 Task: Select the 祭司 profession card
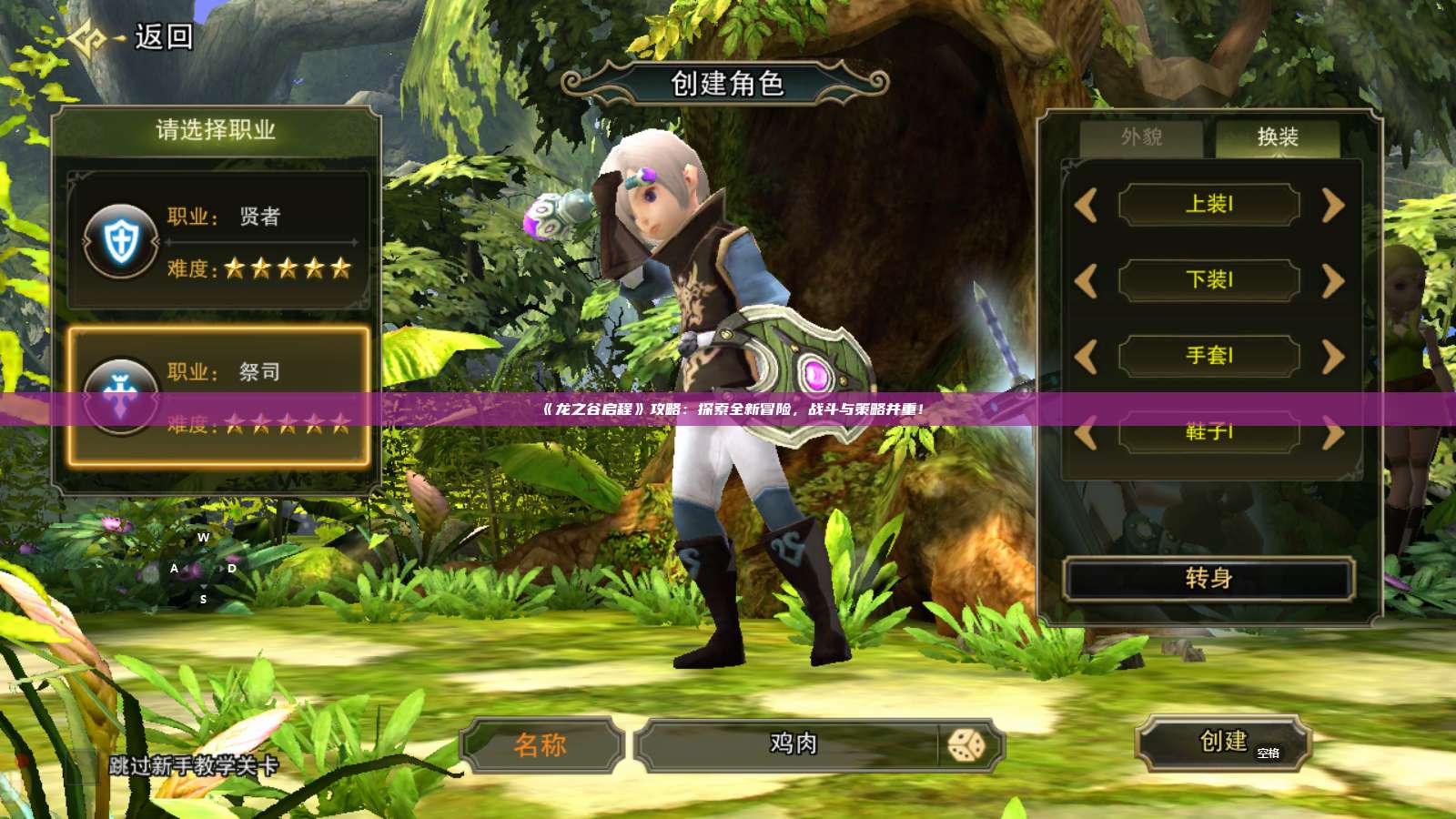[x=218, y=395]
